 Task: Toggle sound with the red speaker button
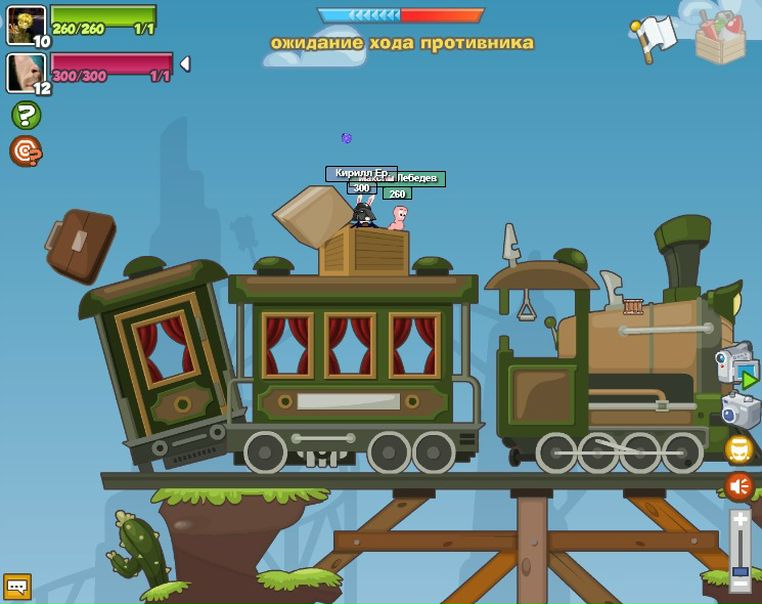pos(739,487)
